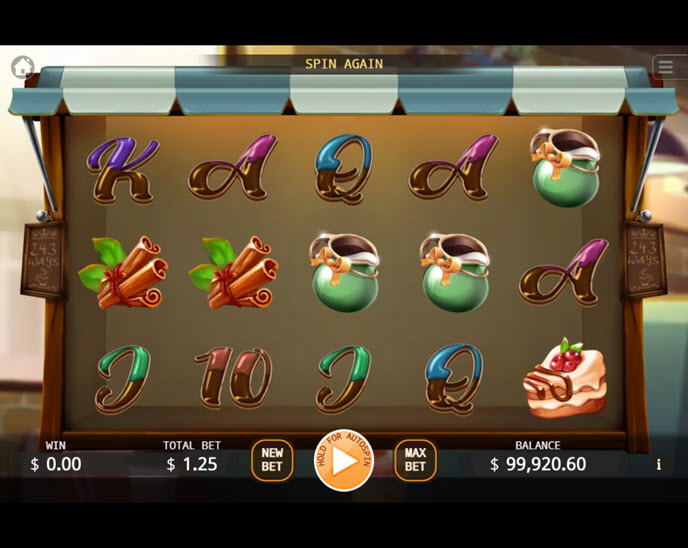Show game info with the i icon
This screenshot has width=688, height=548.
coord(658,464)
